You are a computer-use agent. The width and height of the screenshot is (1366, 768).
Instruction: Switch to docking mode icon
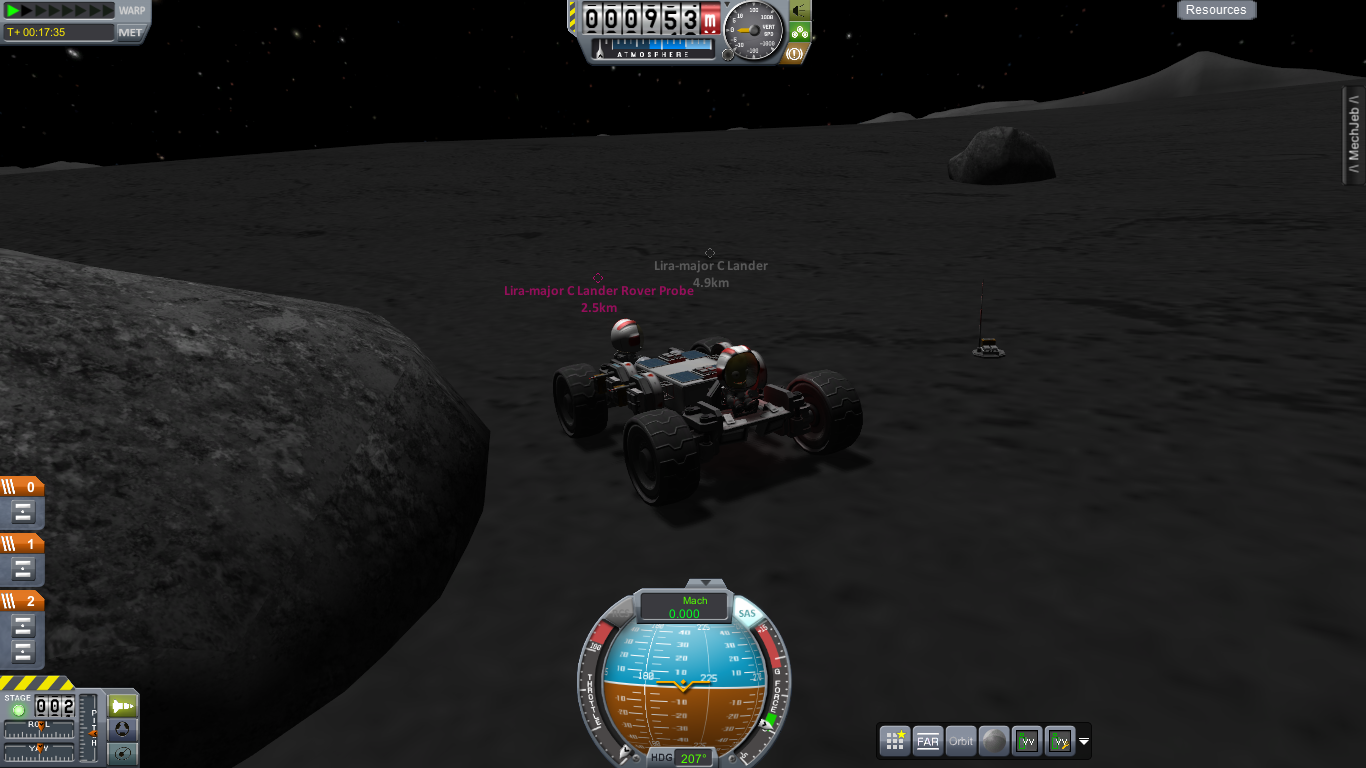(123, 729)
